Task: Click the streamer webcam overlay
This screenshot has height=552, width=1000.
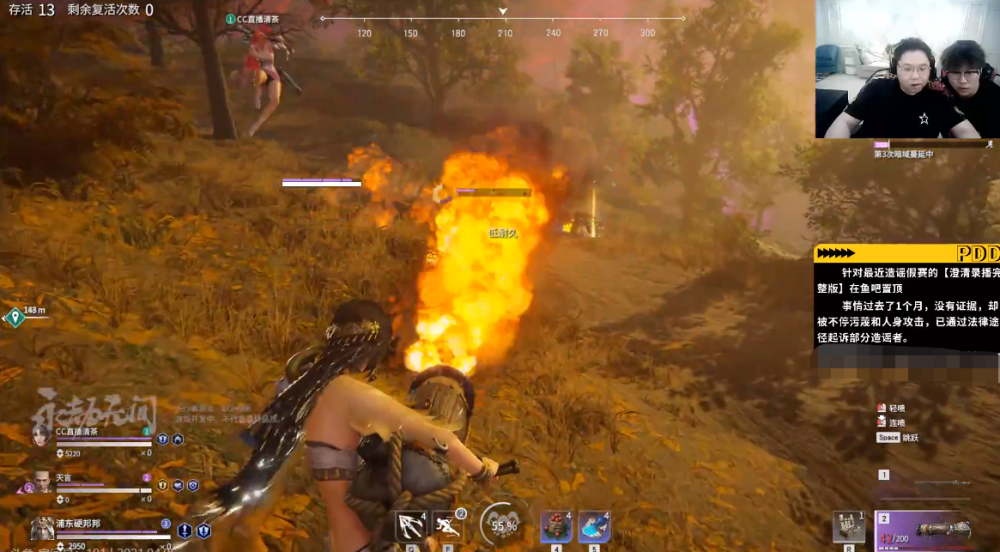Action: 906,70
